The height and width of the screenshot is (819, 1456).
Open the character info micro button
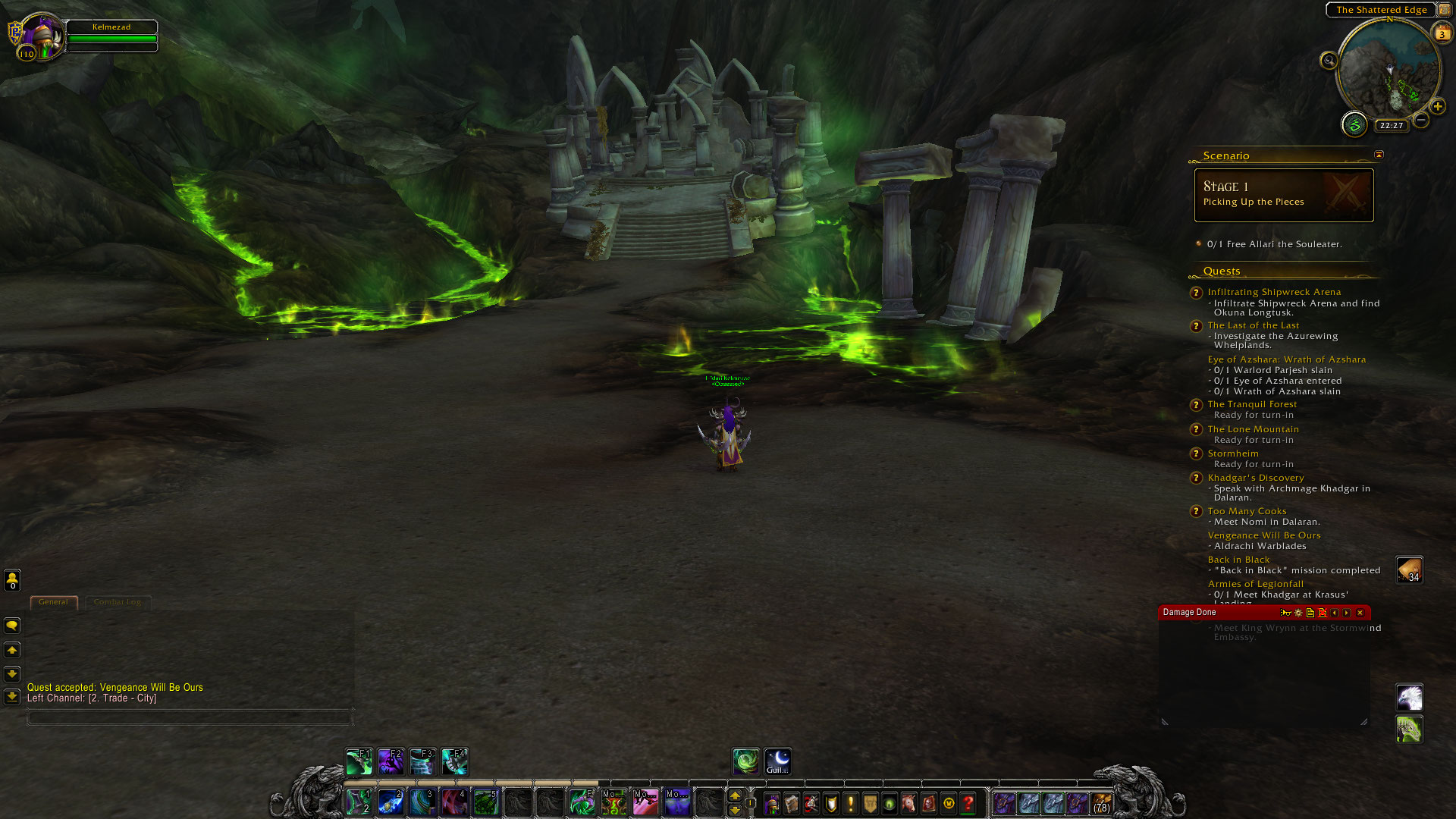pyautogui.click(x=772, y=803)
